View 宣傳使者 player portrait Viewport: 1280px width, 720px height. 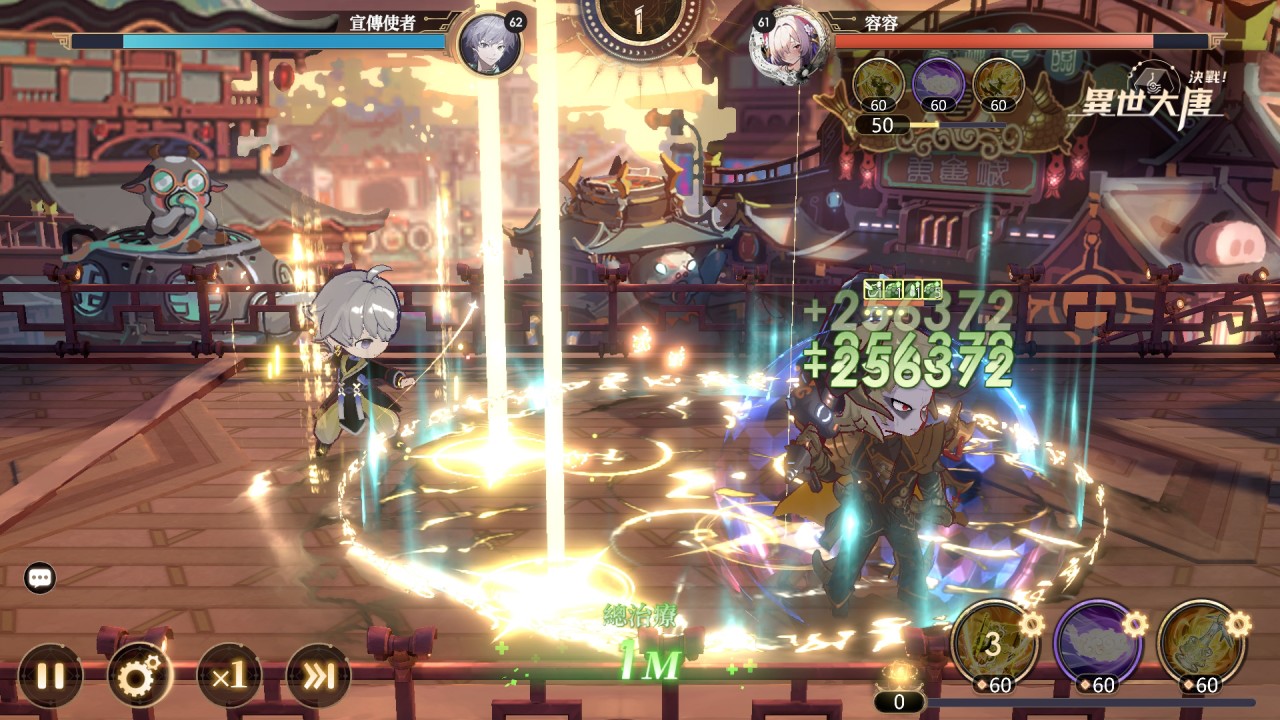489,43
